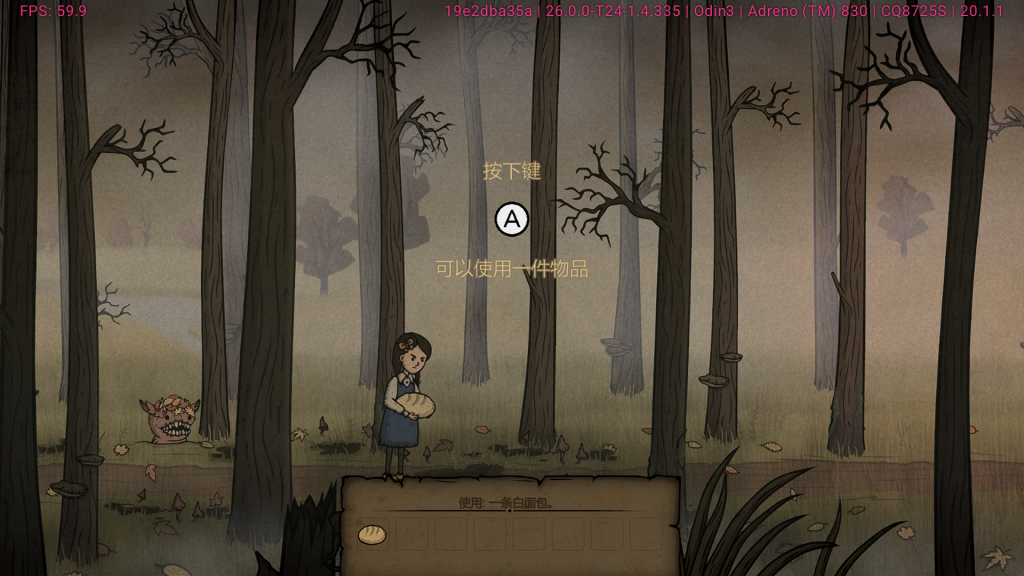
Task: Select the white bread inventory slot
Action: (372, 535)
